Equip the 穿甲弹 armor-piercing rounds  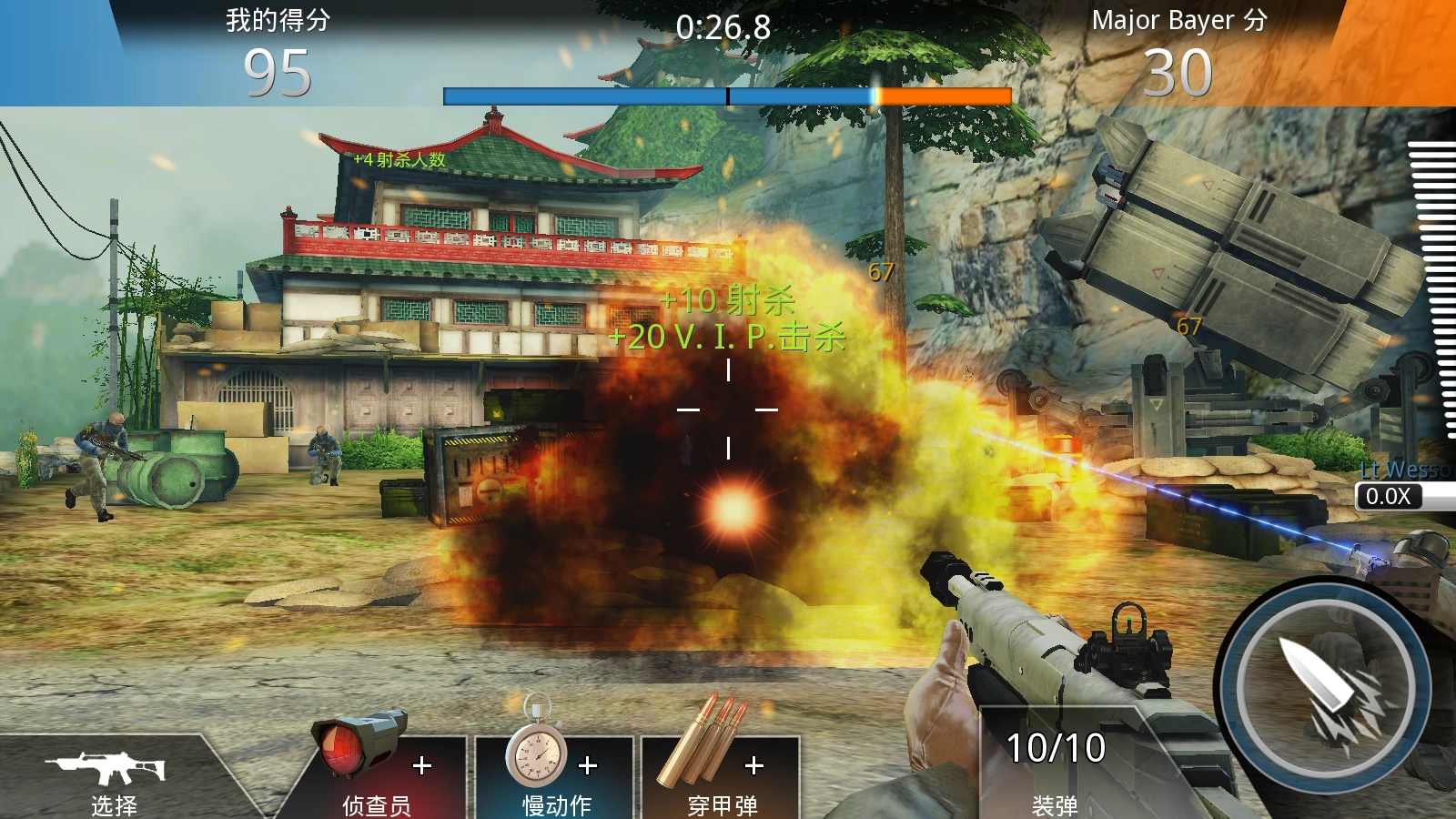tap(721, 773)
